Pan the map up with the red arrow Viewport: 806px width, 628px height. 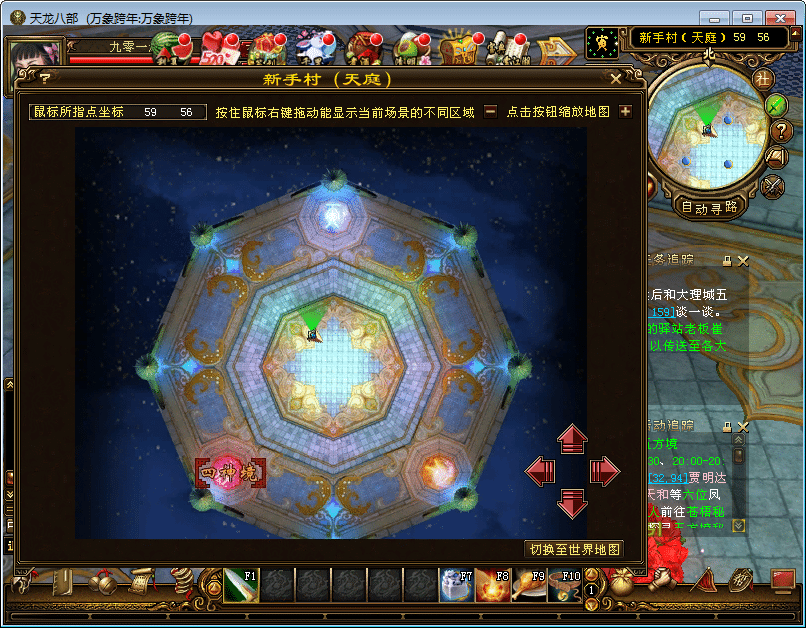(572, 438)
